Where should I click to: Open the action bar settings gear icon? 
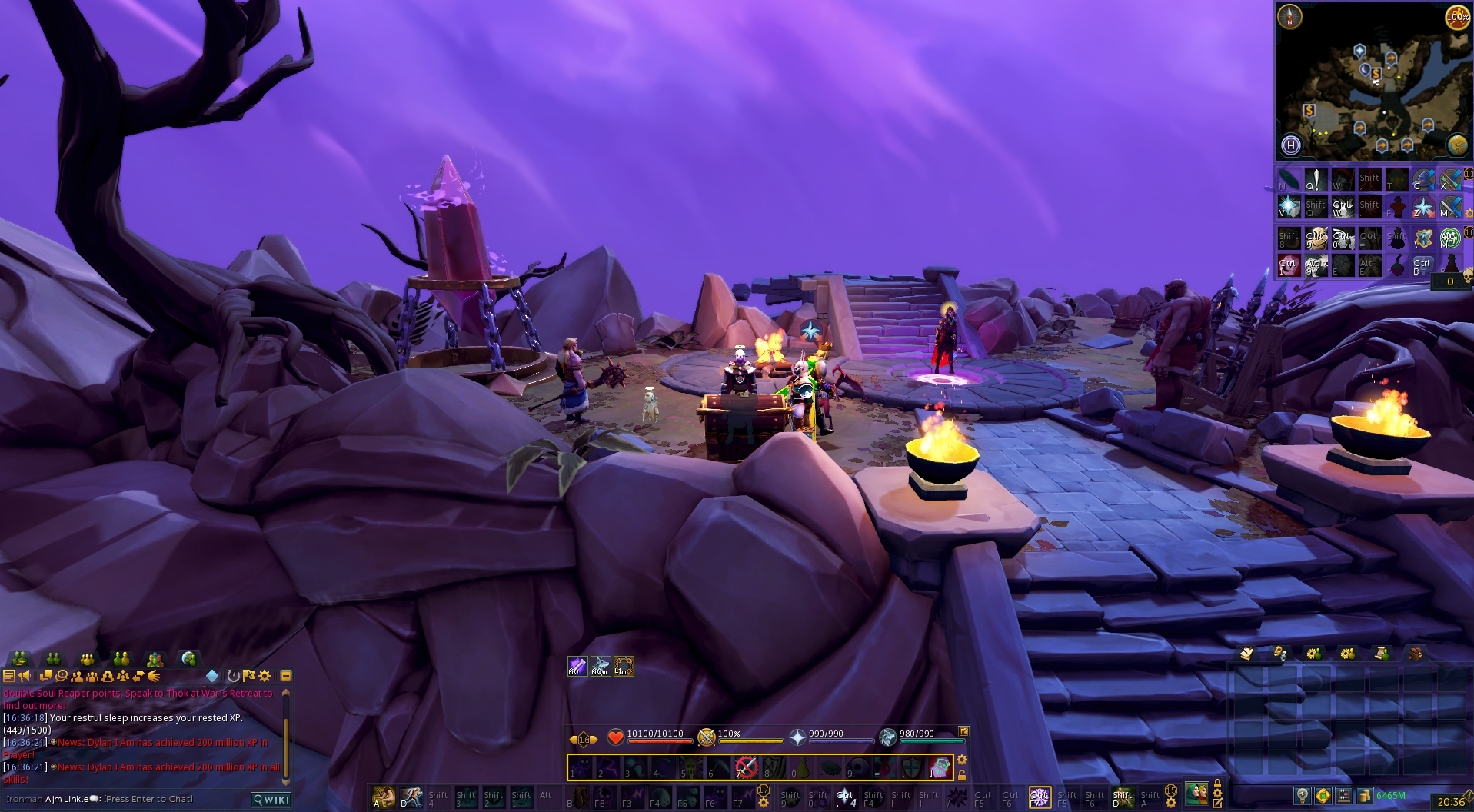[963, 760]
